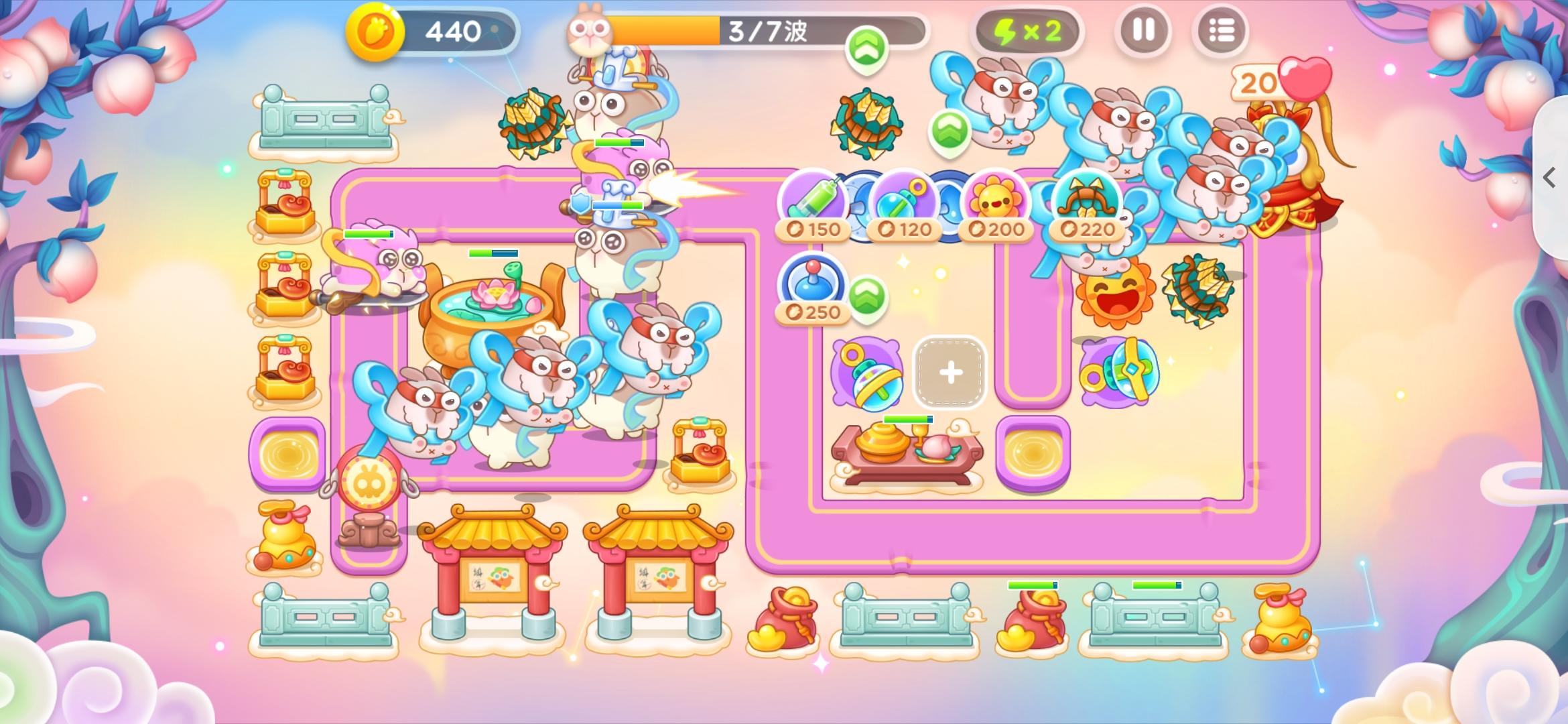Collapse the panel with the right-edge chevron arrow
The image size is (1568, 724).
point(1549,178)
